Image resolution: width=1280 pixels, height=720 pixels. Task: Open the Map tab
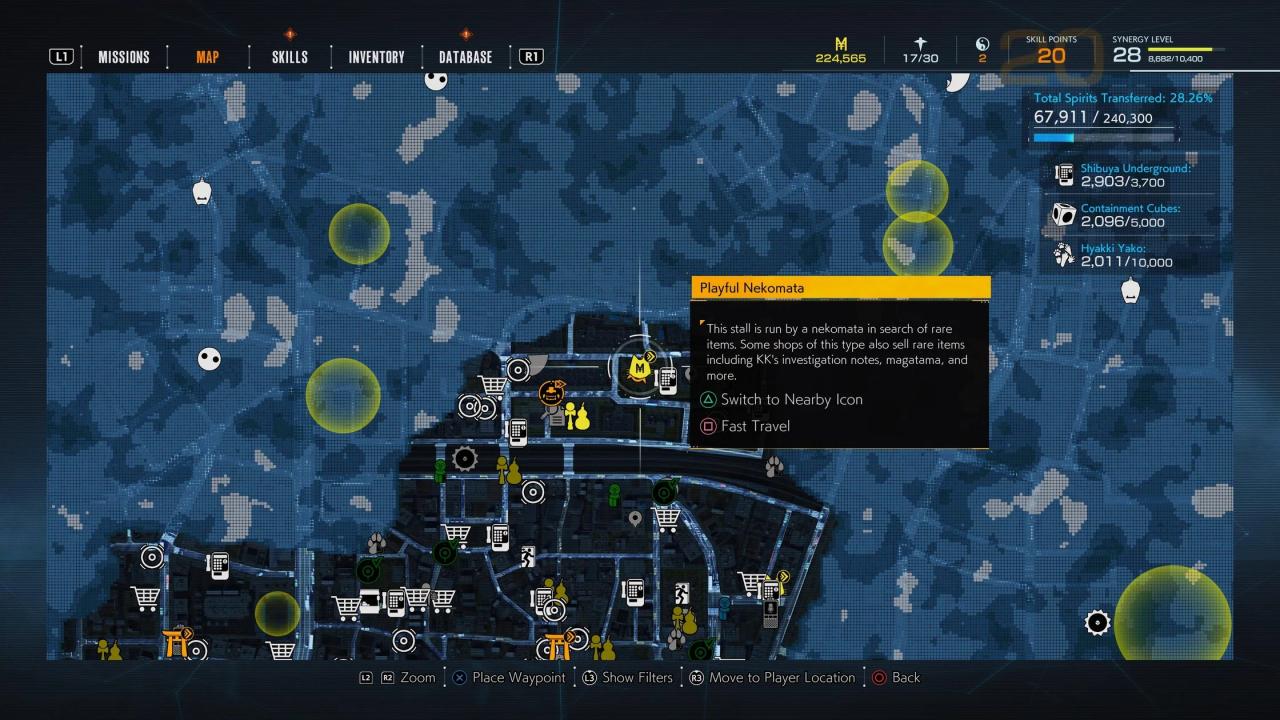click(207, 57)
